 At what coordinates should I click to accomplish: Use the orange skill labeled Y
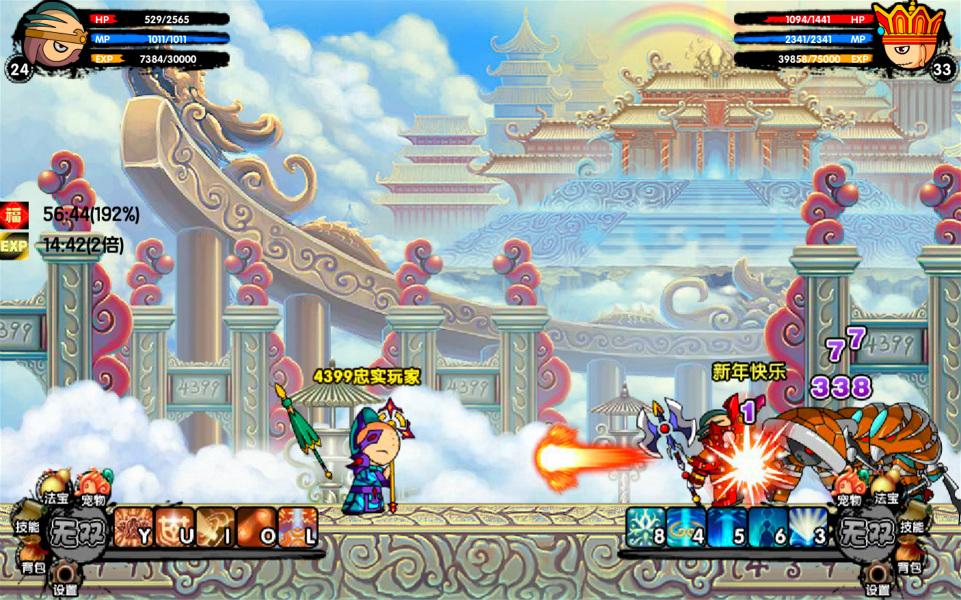133,527
